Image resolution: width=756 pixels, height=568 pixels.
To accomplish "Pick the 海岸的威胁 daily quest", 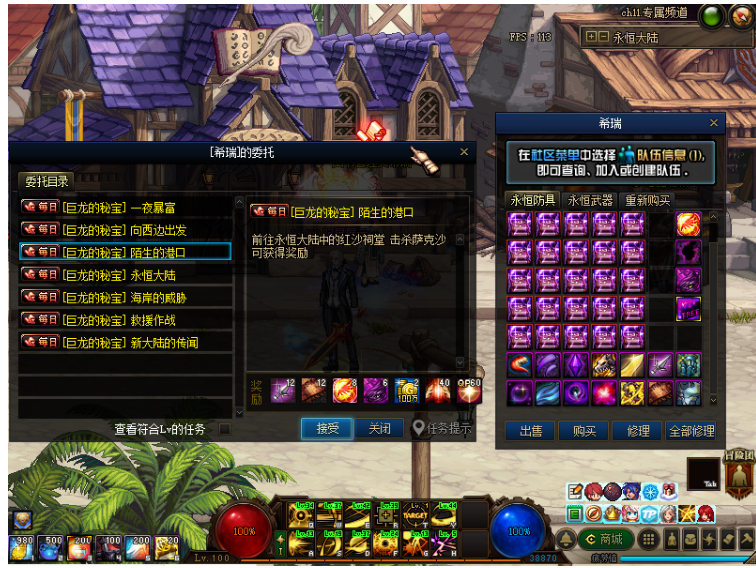I will coord(126,298).
